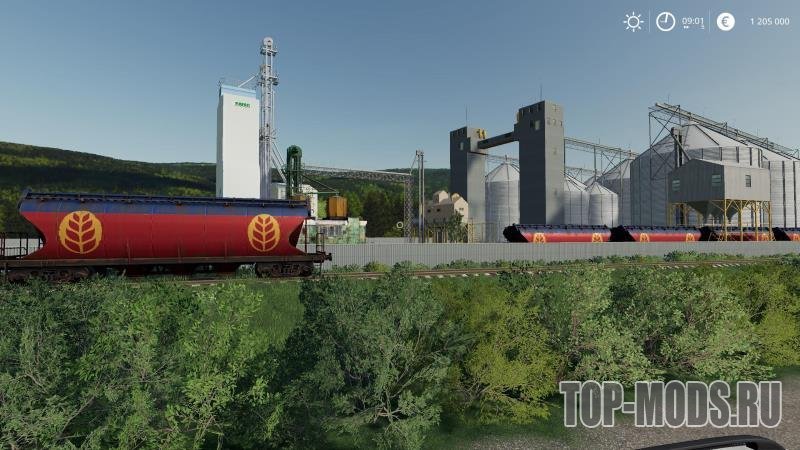Select the clock time icon
Screen dimensions: 800x450
pos(665,22)
